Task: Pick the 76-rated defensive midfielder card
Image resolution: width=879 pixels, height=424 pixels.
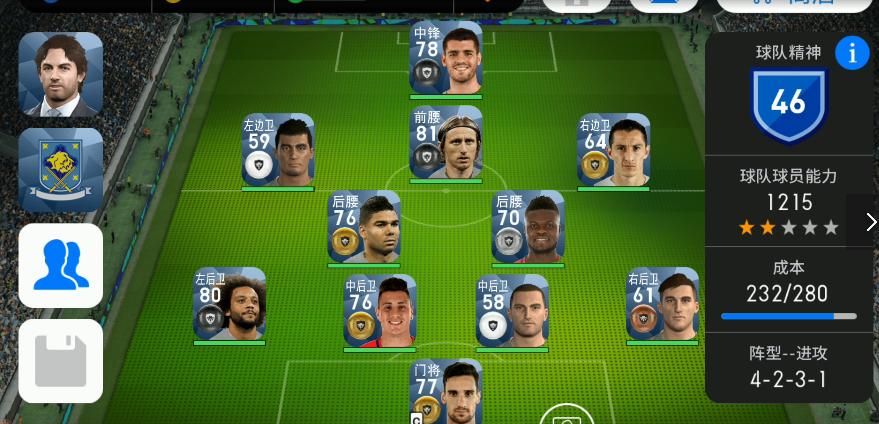Action: (x=364, y=226)
